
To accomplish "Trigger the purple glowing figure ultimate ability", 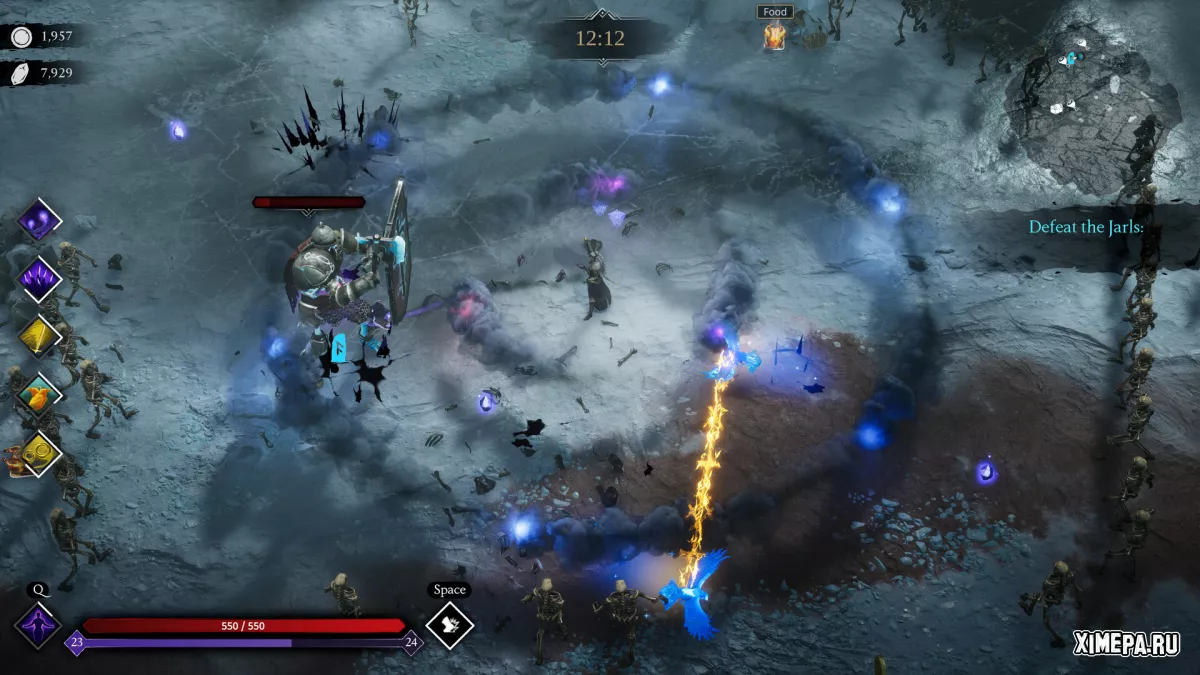I will (x=39, y=625).
